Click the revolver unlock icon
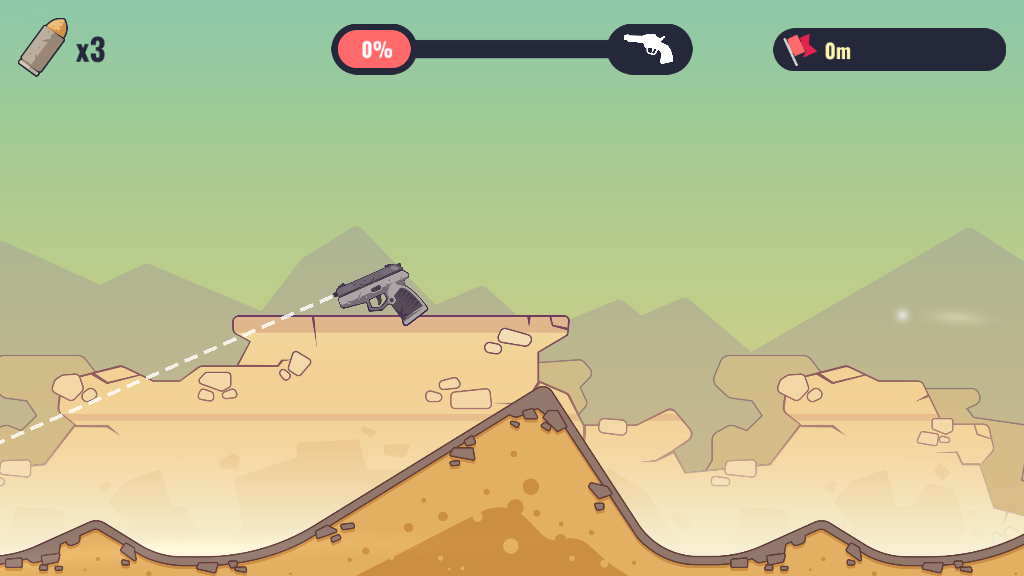Viewport: 1024px width, 576px height. (649, 49)
